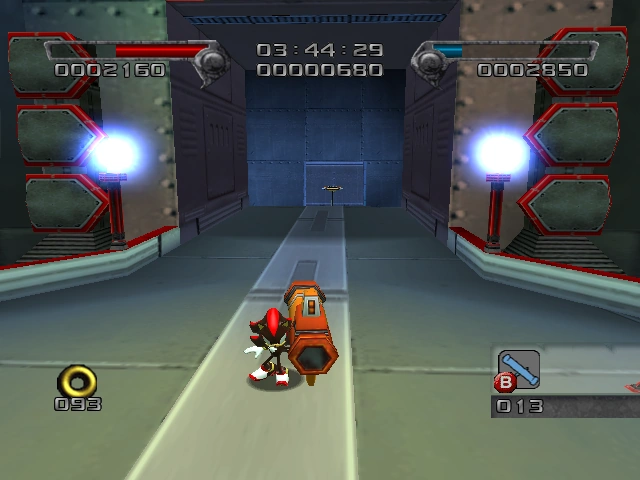Click the gold ring counter icon
This screenshot has width=640, height=480.
(76, 380)
